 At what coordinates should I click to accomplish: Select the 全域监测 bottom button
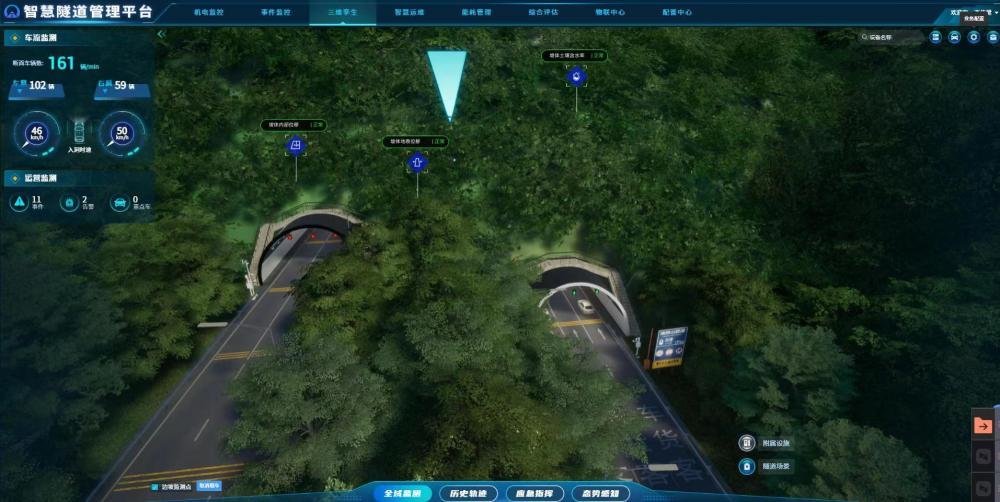click(404, 493)
